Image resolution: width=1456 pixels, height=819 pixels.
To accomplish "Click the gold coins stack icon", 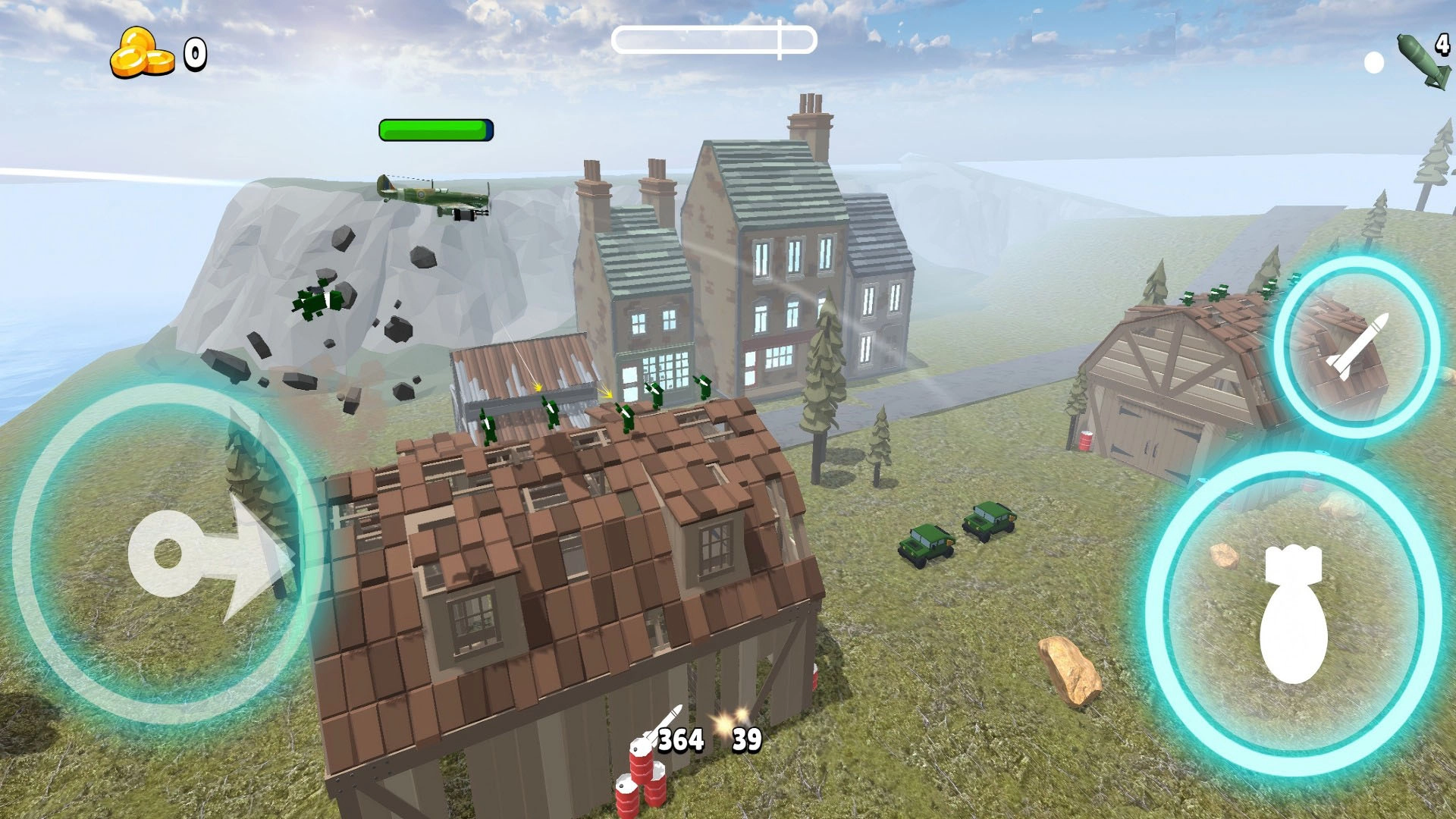I will [x=141, y=53].
